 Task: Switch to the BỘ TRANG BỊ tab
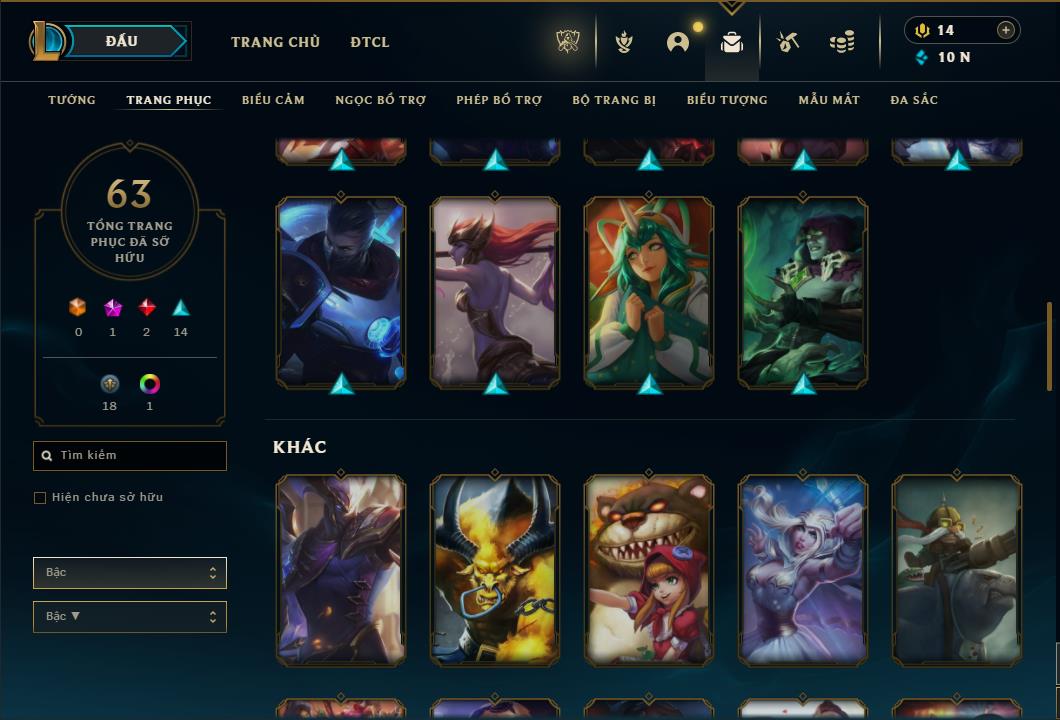[614, 100]
